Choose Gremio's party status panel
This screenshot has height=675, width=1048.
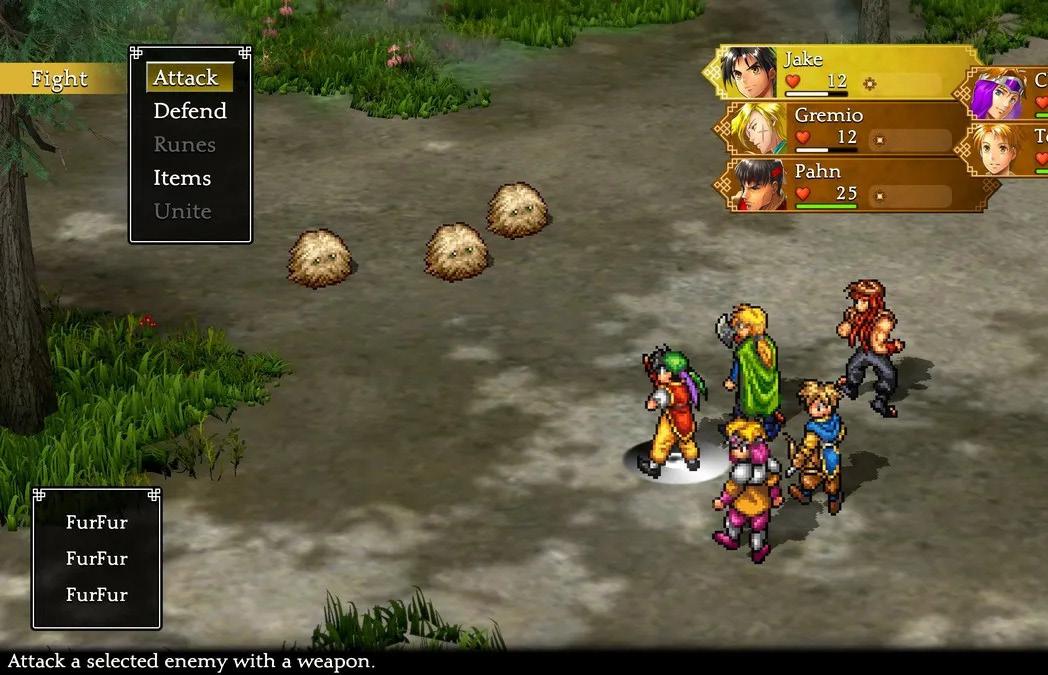850,128
